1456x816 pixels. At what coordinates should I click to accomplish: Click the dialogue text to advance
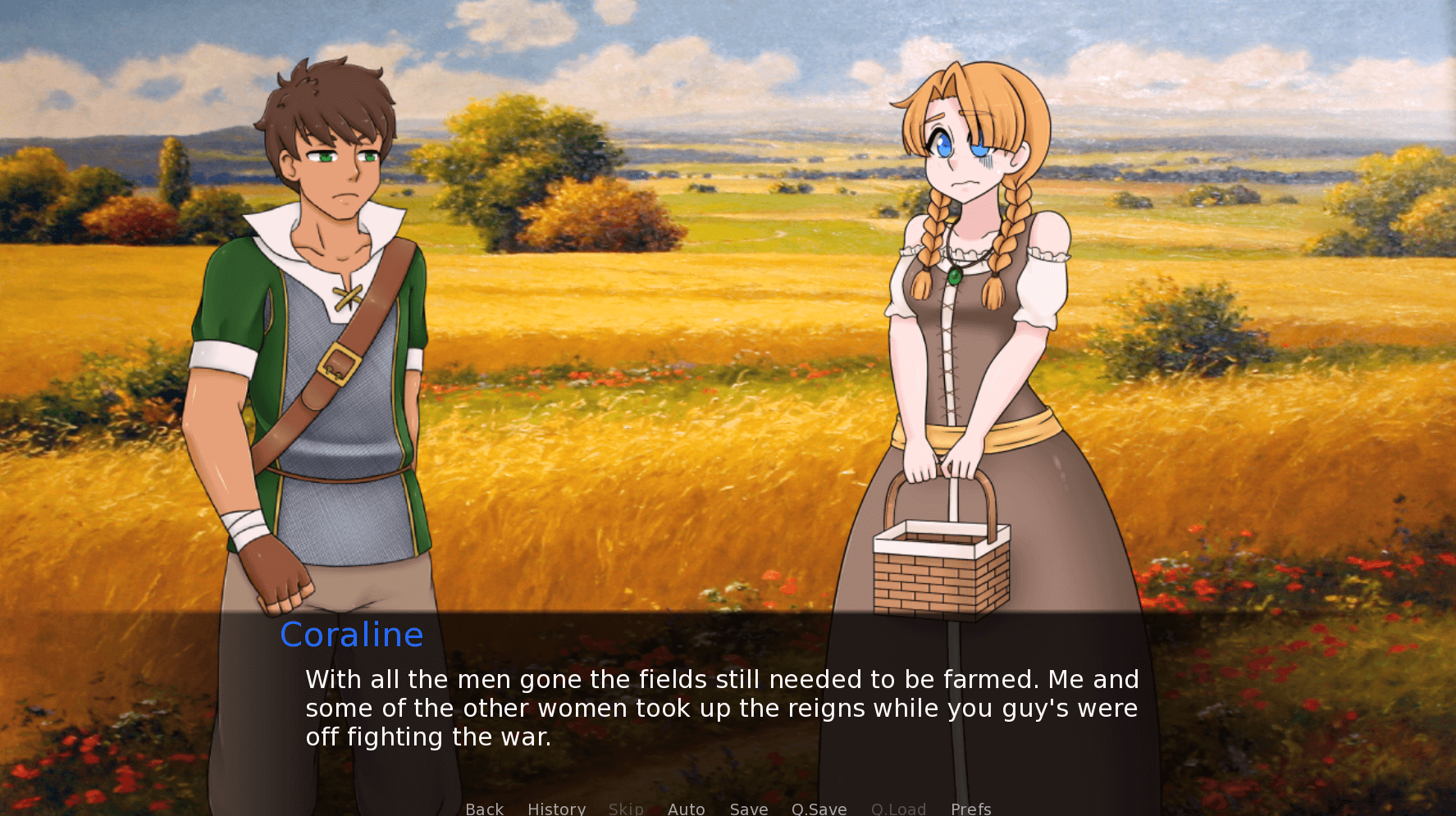[x=722, y=708]
